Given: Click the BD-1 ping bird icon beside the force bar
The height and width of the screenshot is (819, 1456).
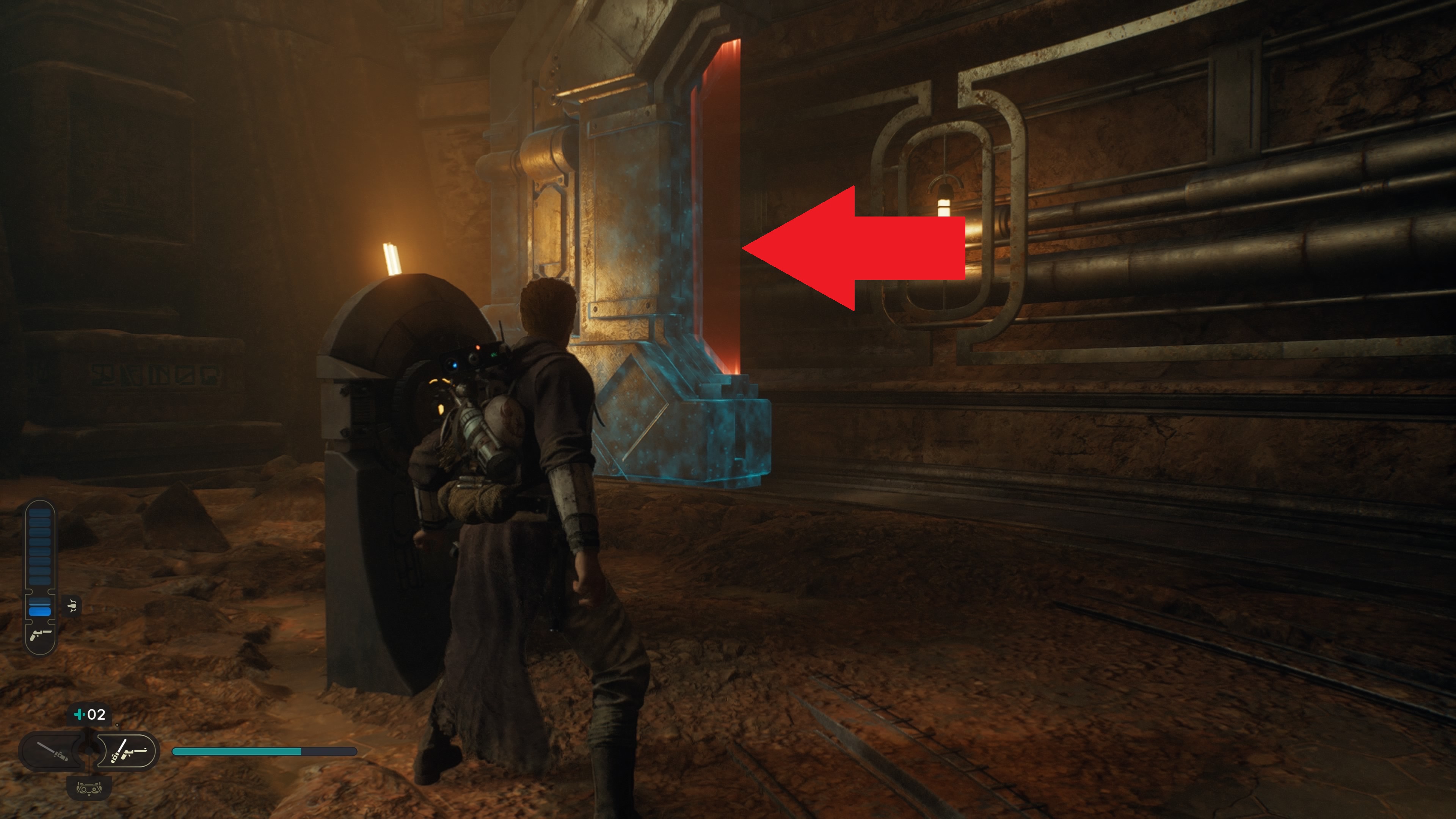Looking at the screenshot, I should coord(72,605).
